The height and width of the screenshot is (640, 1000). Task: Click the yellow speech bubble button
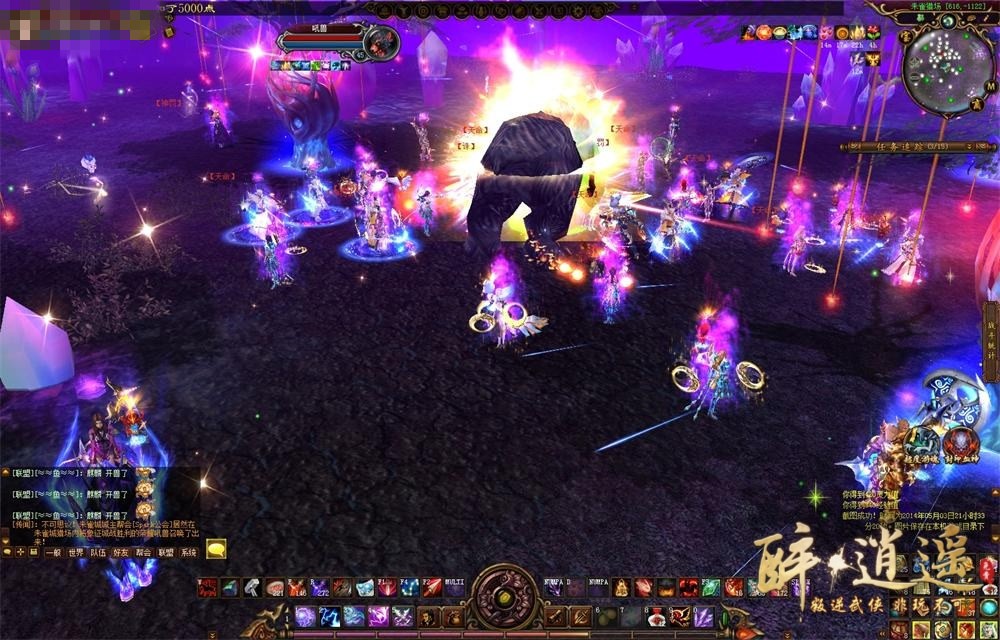tap(216, 549)
